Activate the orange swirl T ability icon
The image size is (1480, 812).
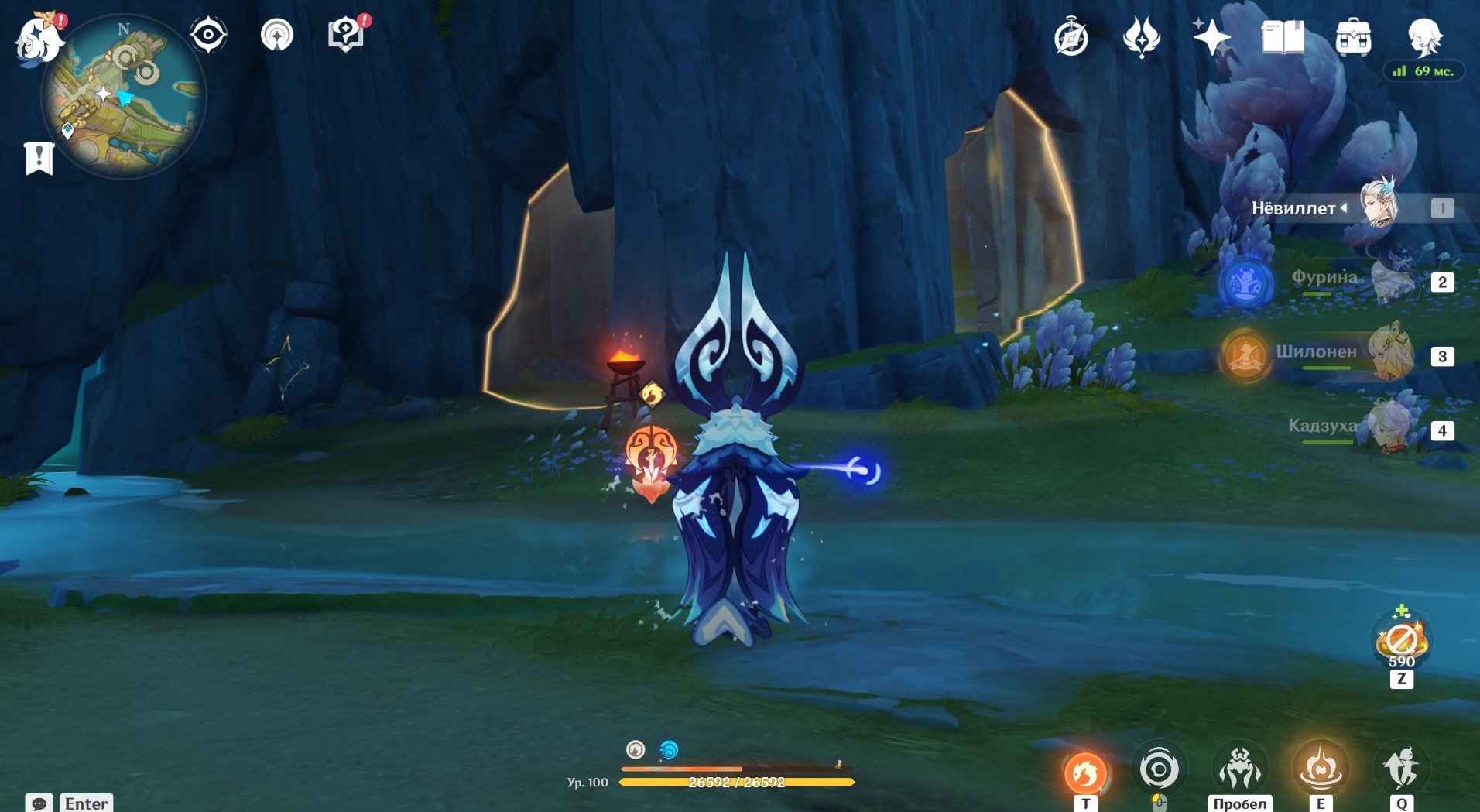[1085, 772]
